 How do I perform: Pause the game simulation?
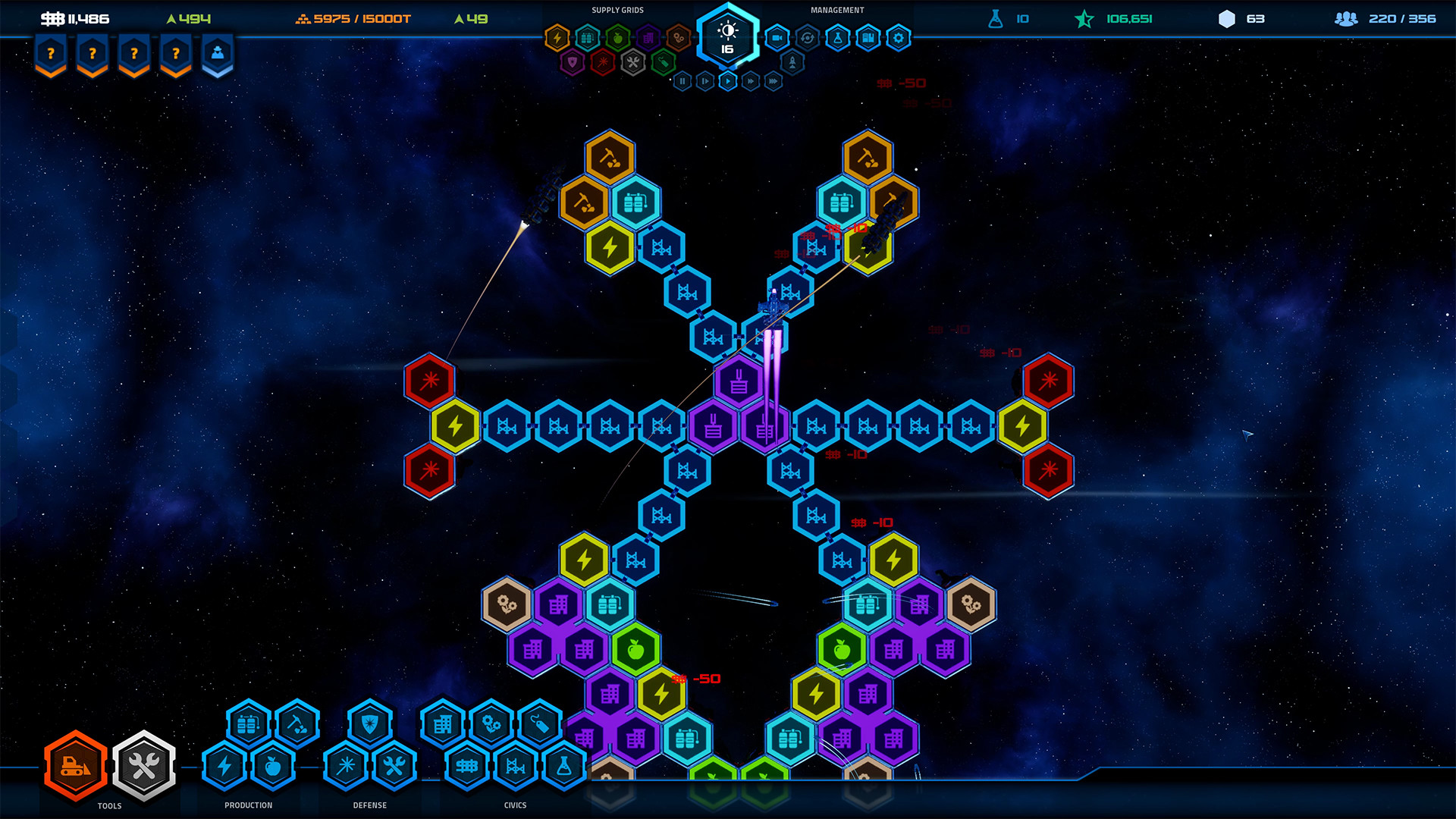[682, 81]
